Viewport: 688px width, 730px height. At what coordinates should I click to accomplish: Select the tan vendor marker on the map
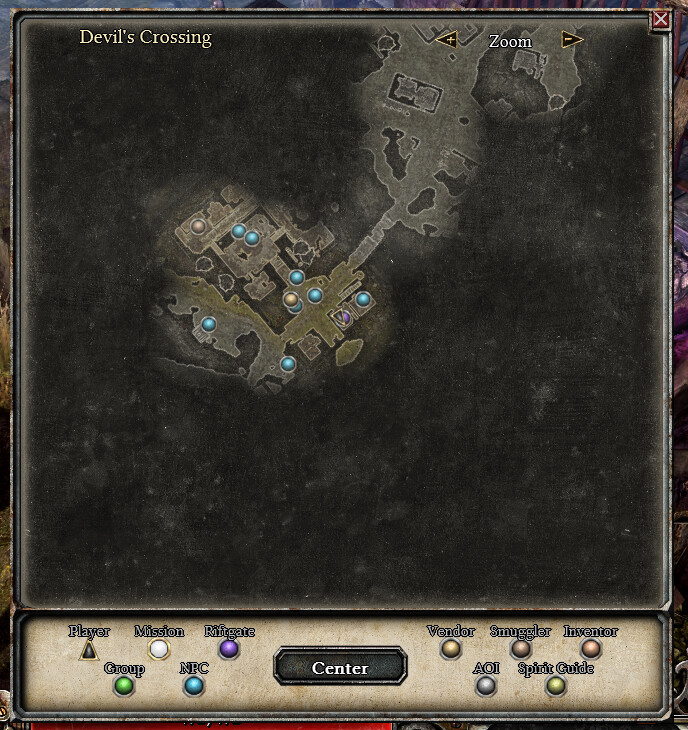click(x=291, y=299)
